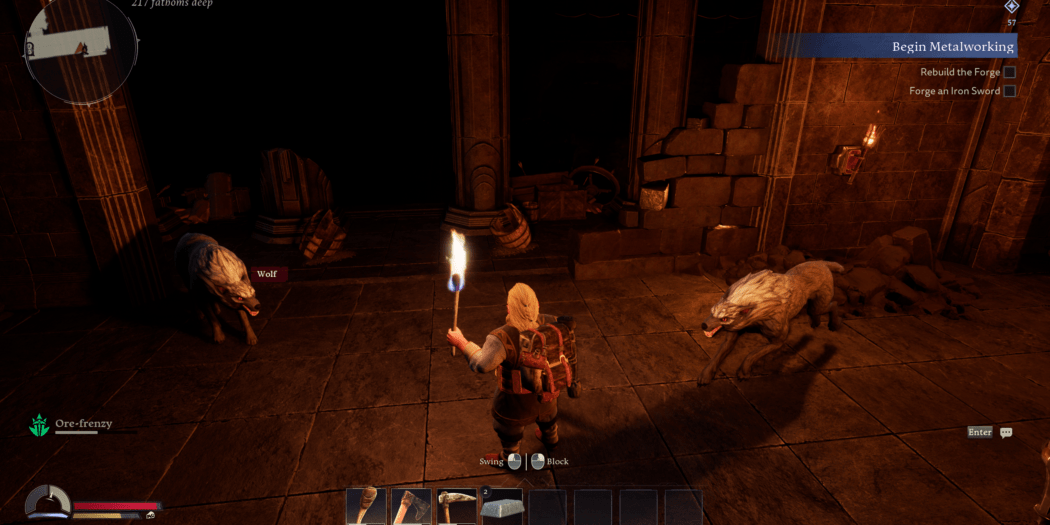Select the Forge an Iron Sword objective
This screenshot has height=525, width=1050.
tap(954, 91)
